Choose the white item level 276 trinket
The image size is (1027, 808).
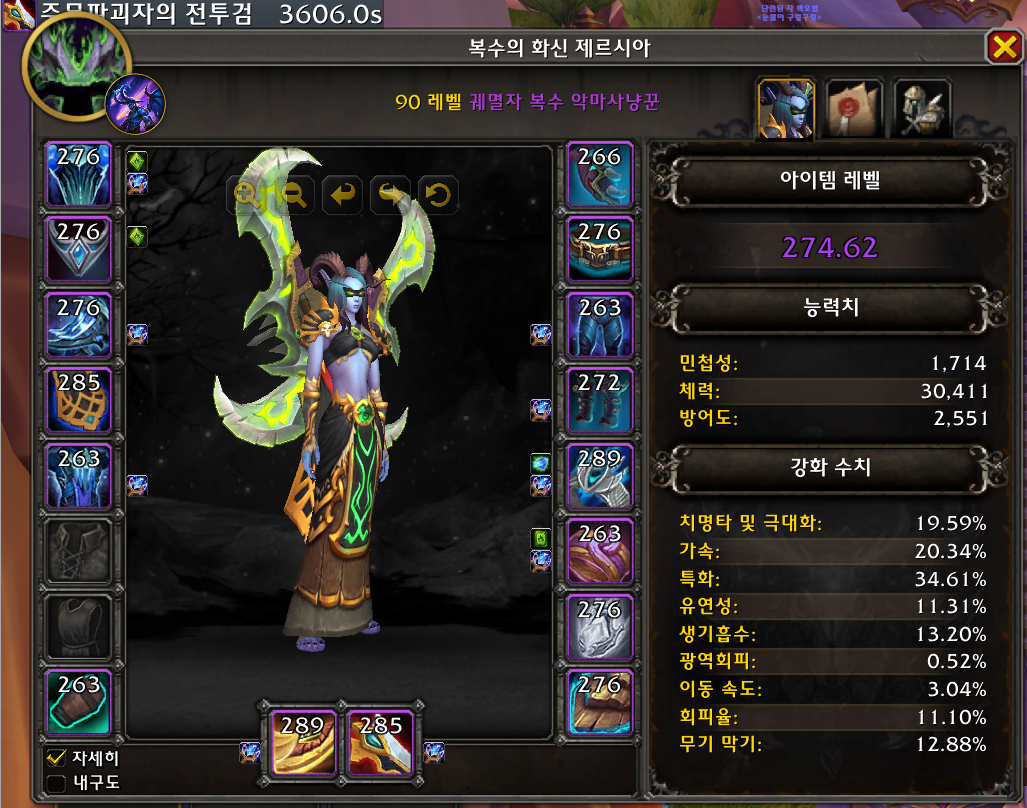click(600, 627)
